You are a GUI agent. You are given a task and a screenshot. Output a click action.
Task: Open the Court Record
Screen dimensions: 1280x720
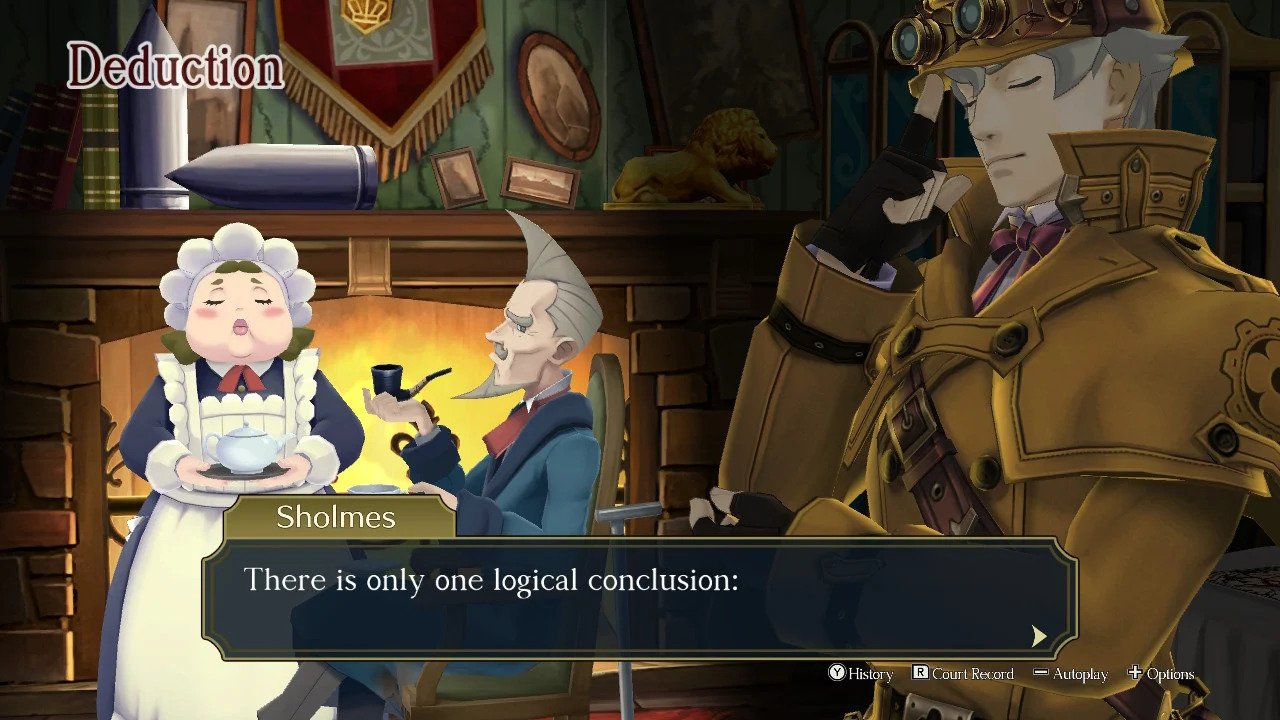tap(962, 674)
